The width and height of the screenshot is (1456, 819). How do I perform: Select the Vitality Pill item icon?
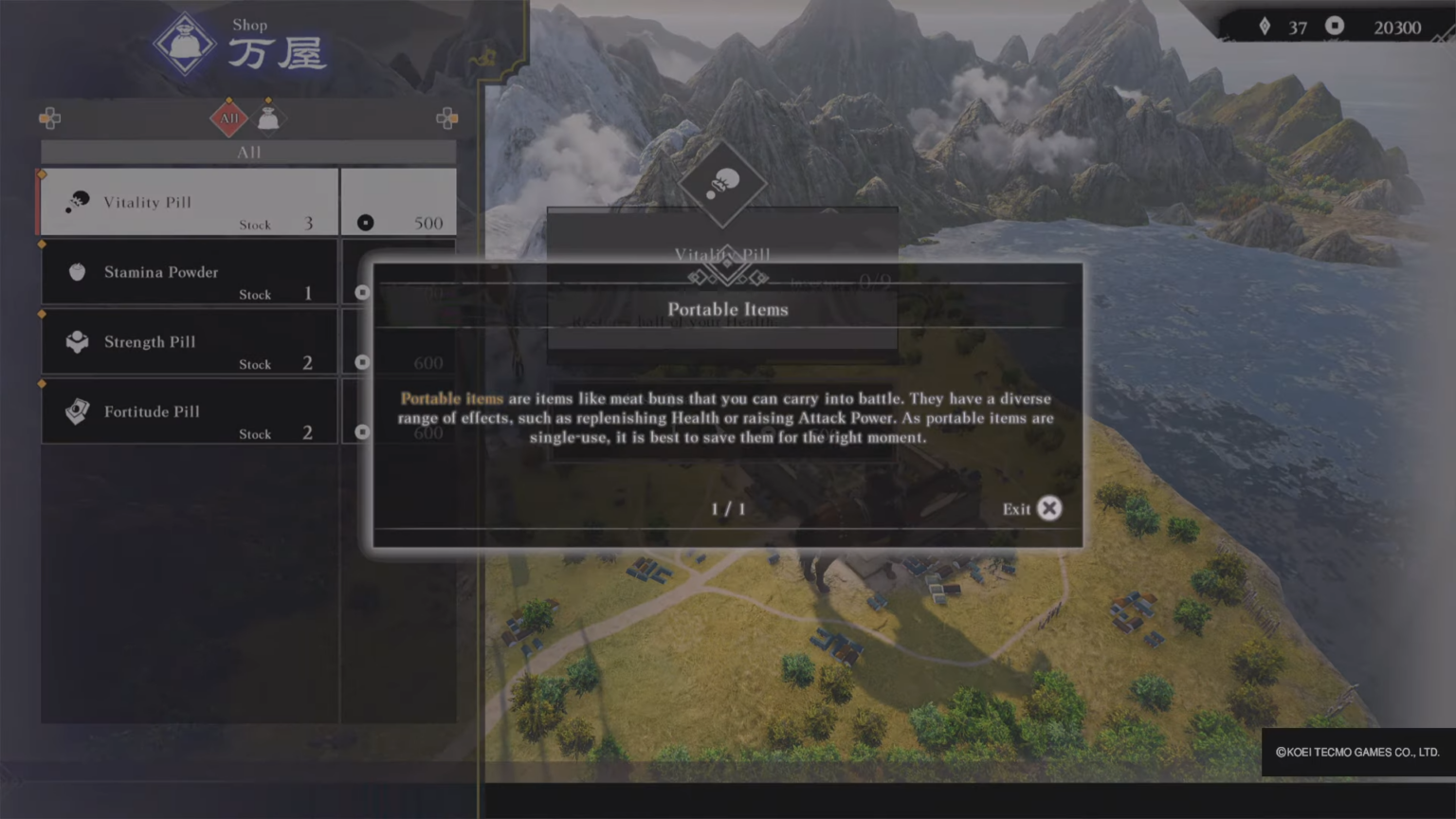click(x=77, y=200)
